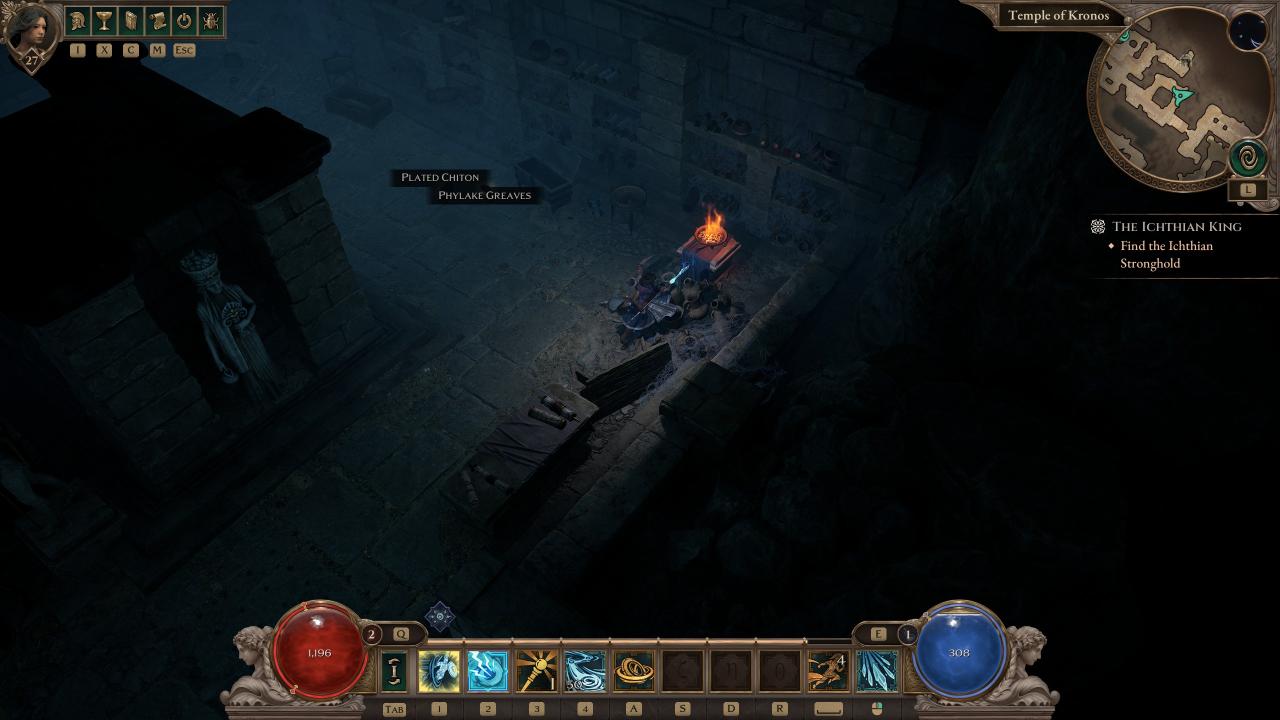1280x720 pixels.
Task: Select The Ichthian King quest tracker
Action: (1176, 227)
